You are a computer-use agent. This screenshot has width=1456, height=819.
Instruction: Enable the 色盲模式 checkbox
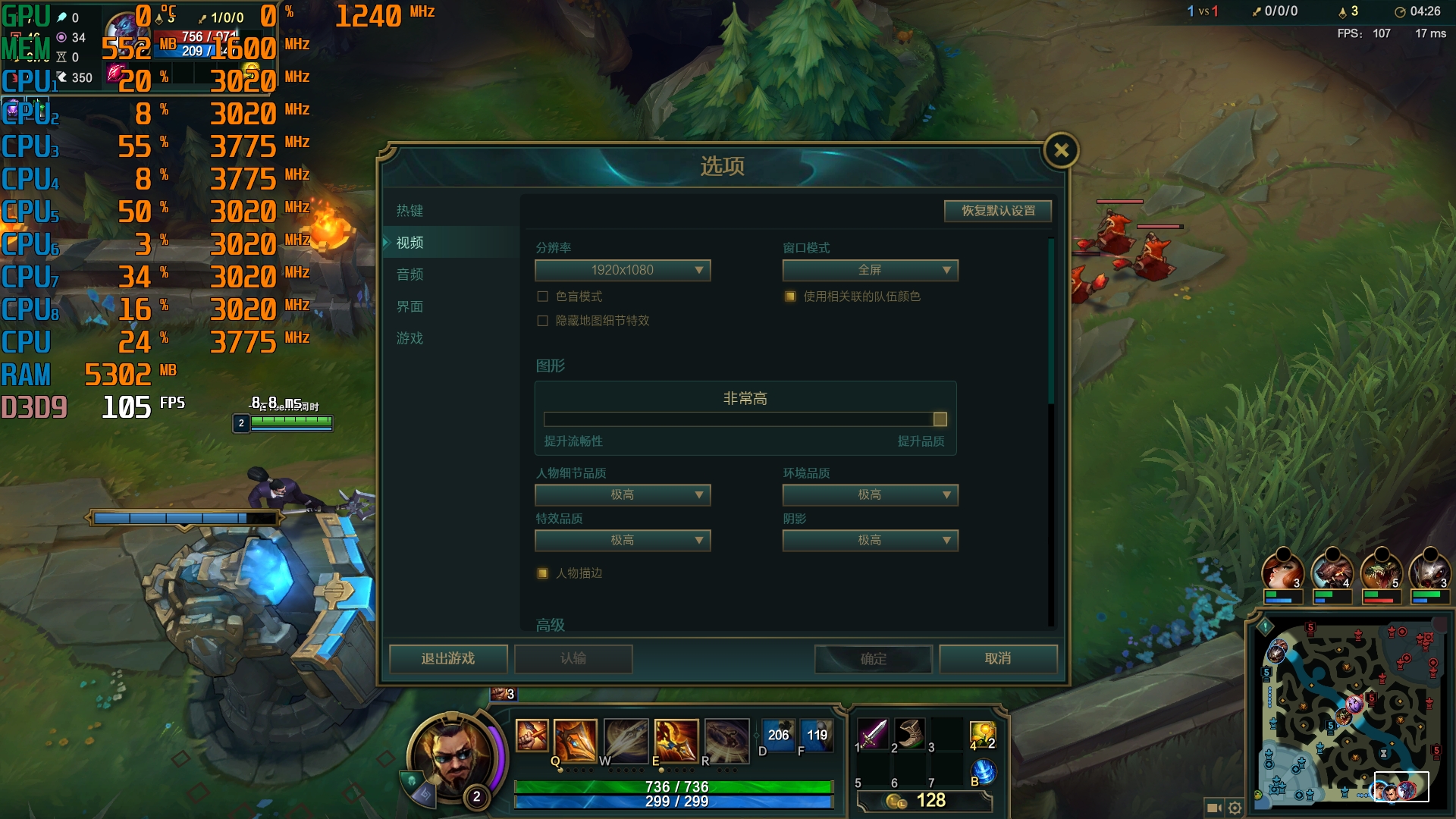click(x=541, y=297)
